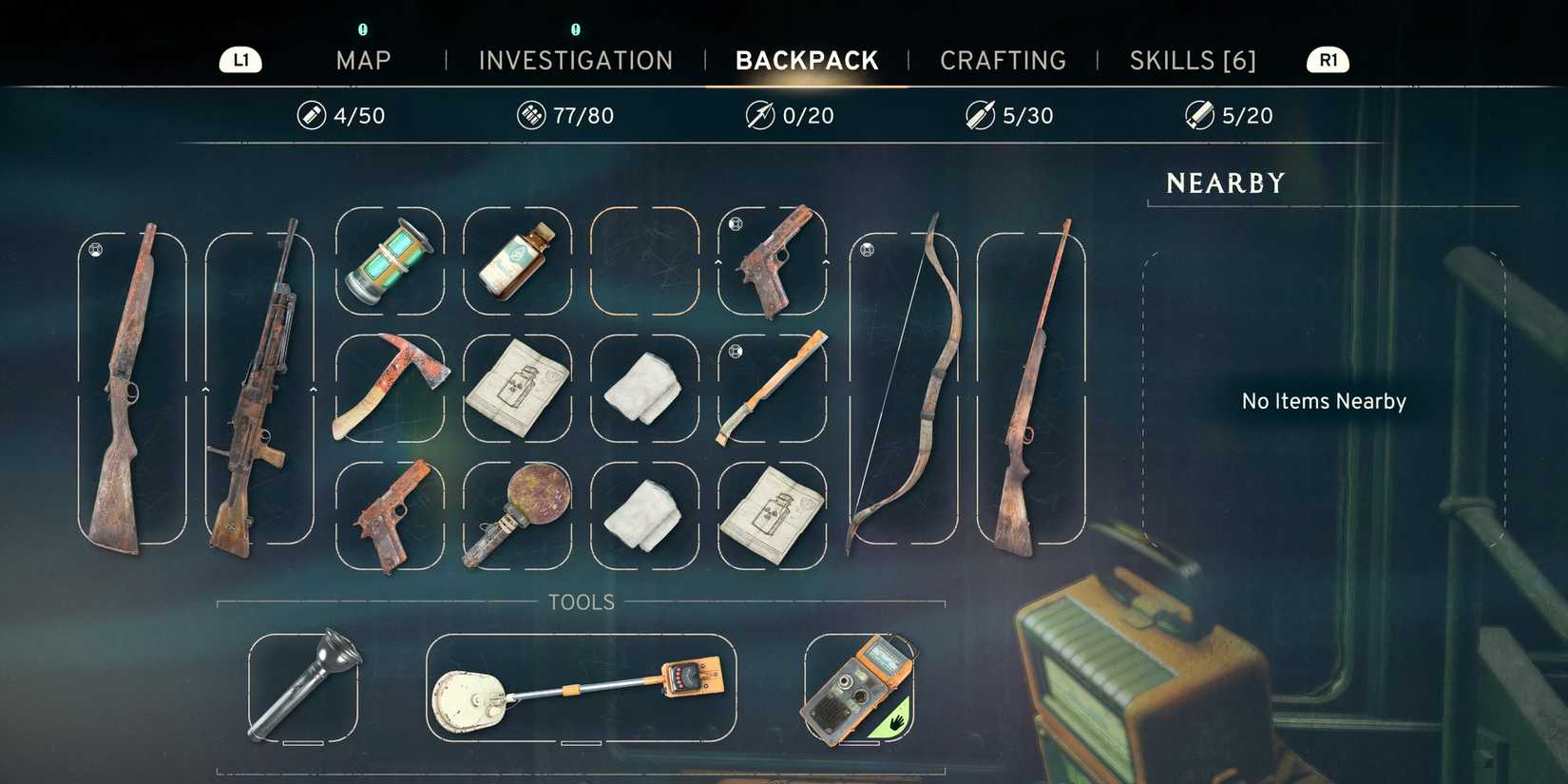Expand the chevron below the machine gun slot
The height and width of the screenshot is (784, 1568).
point(207,391)
